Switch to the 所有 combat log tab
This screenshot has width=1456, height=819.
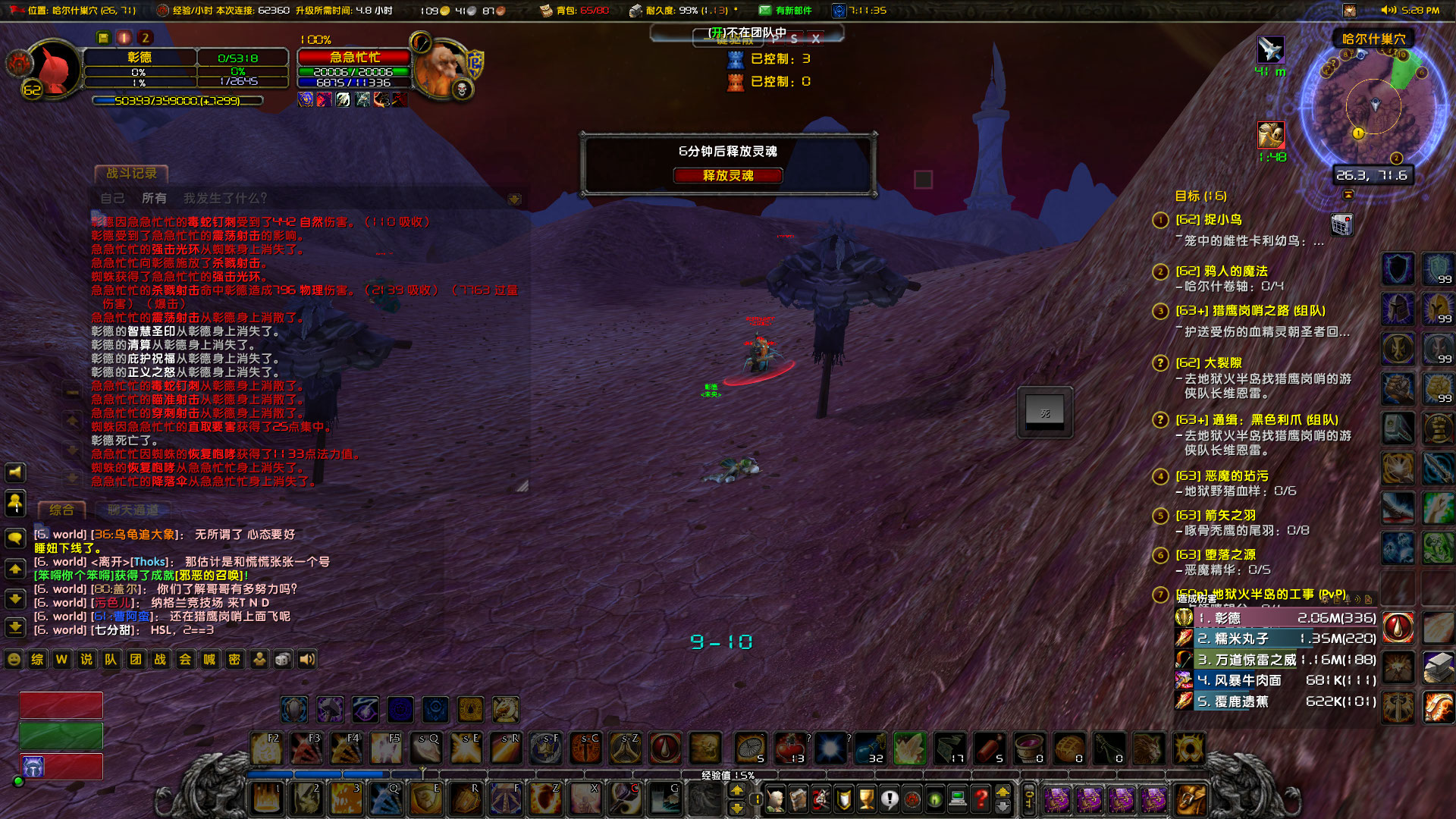click(x=155, y=198)
